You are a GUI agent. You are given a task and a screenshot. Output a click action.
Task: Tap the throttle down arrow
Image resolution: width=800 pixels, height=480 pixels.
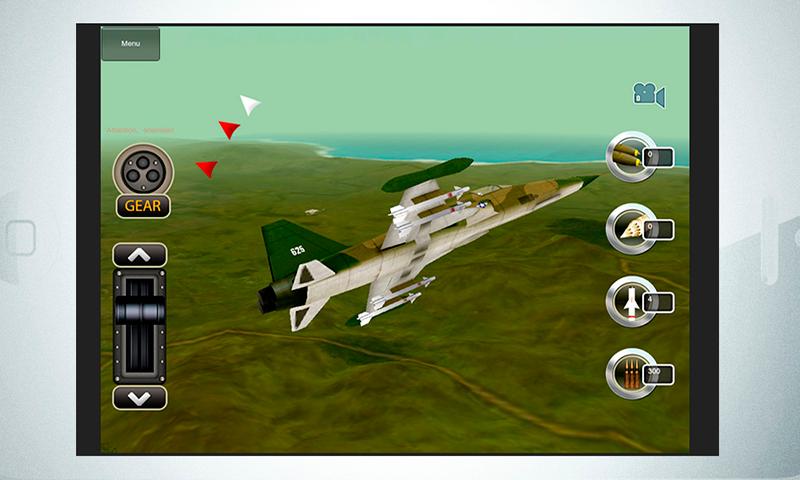[139, 397]
